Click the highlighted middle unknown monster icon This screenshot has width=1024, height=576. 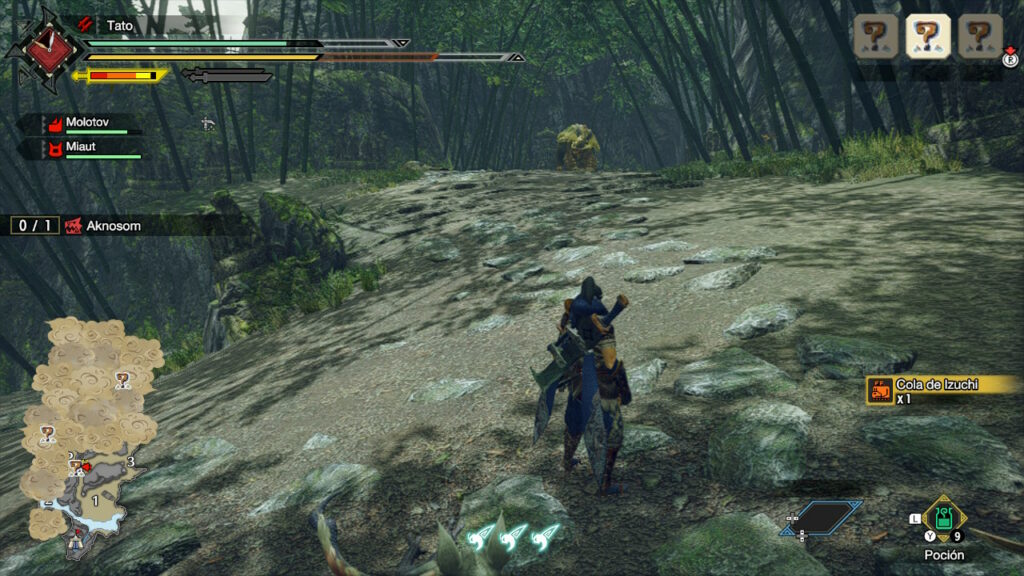(x=927, y=36)
